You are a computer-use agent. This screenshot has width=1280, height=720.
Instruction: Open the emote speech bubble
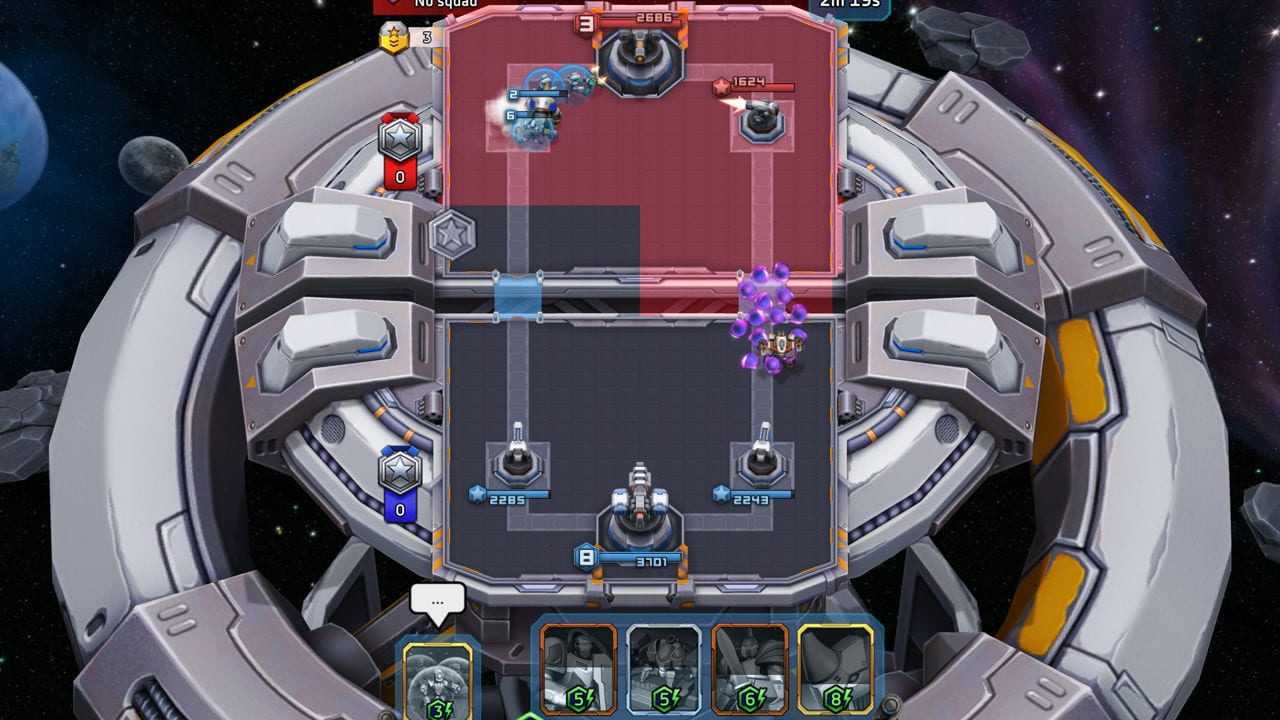pyautogui.click(x=438, y=599)
